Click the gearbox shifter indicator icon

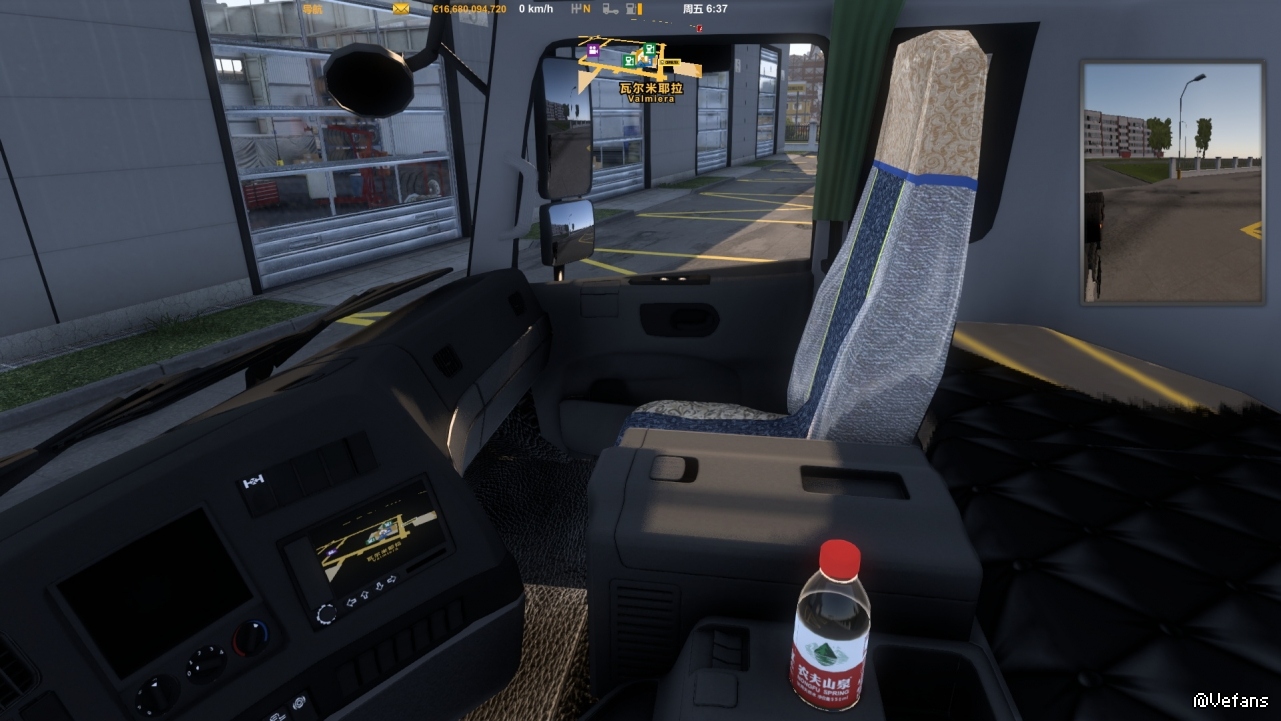pos(574,9)
